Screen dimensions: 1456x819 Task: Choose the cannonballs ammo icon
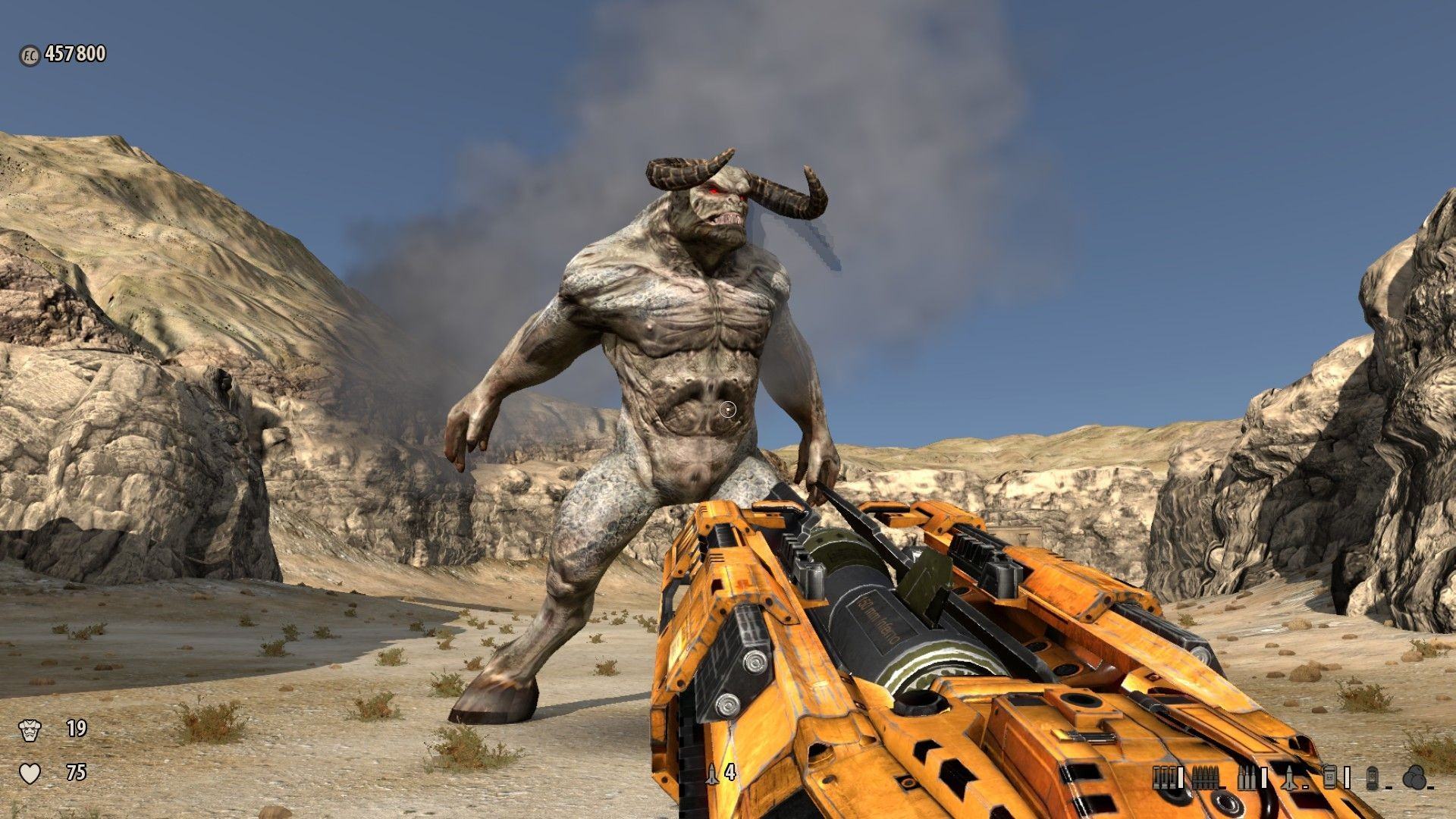(x=1413, y=777)
